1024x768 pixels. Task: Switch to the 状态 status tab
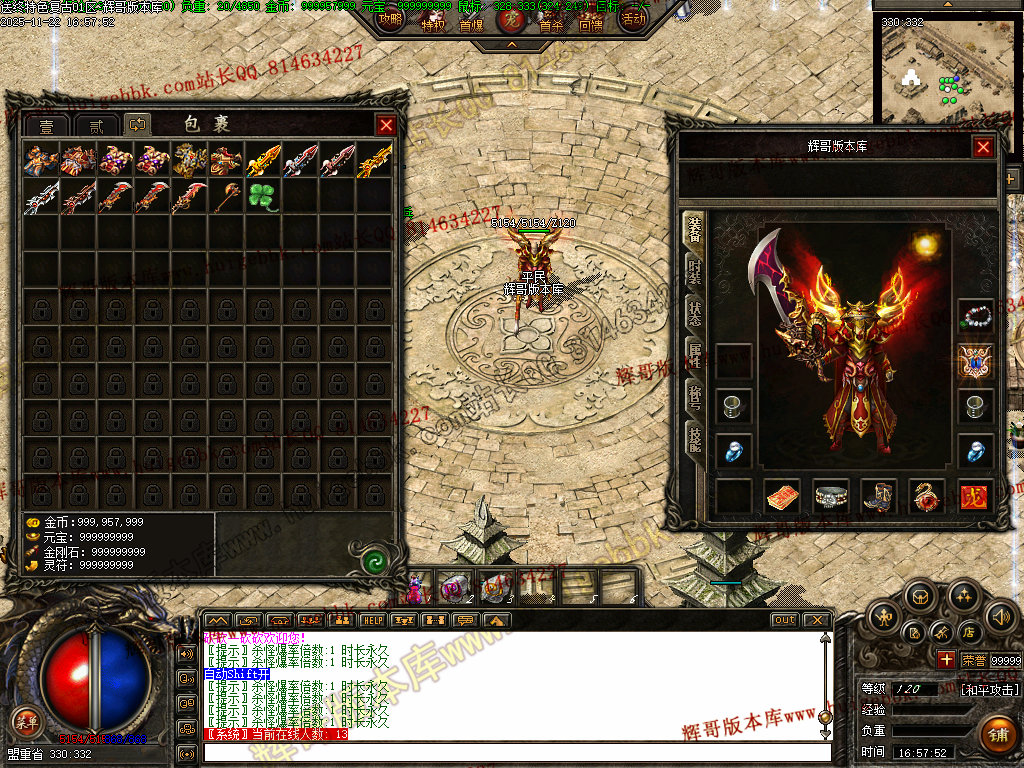coord(694,311)
